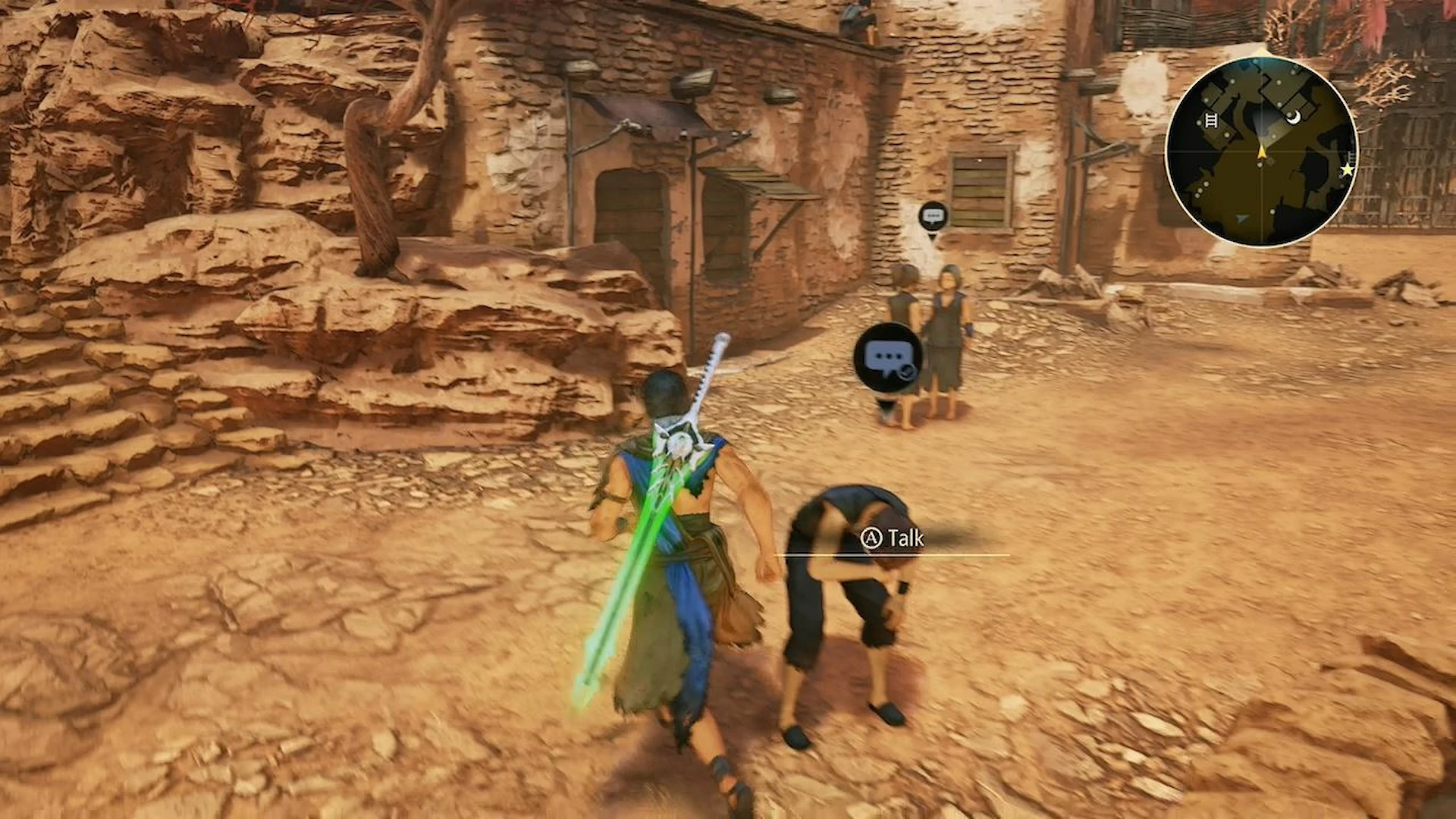The image size is (1456, 819).
Task: Open the circular minimap
Action: click(x=1261, y=150)
